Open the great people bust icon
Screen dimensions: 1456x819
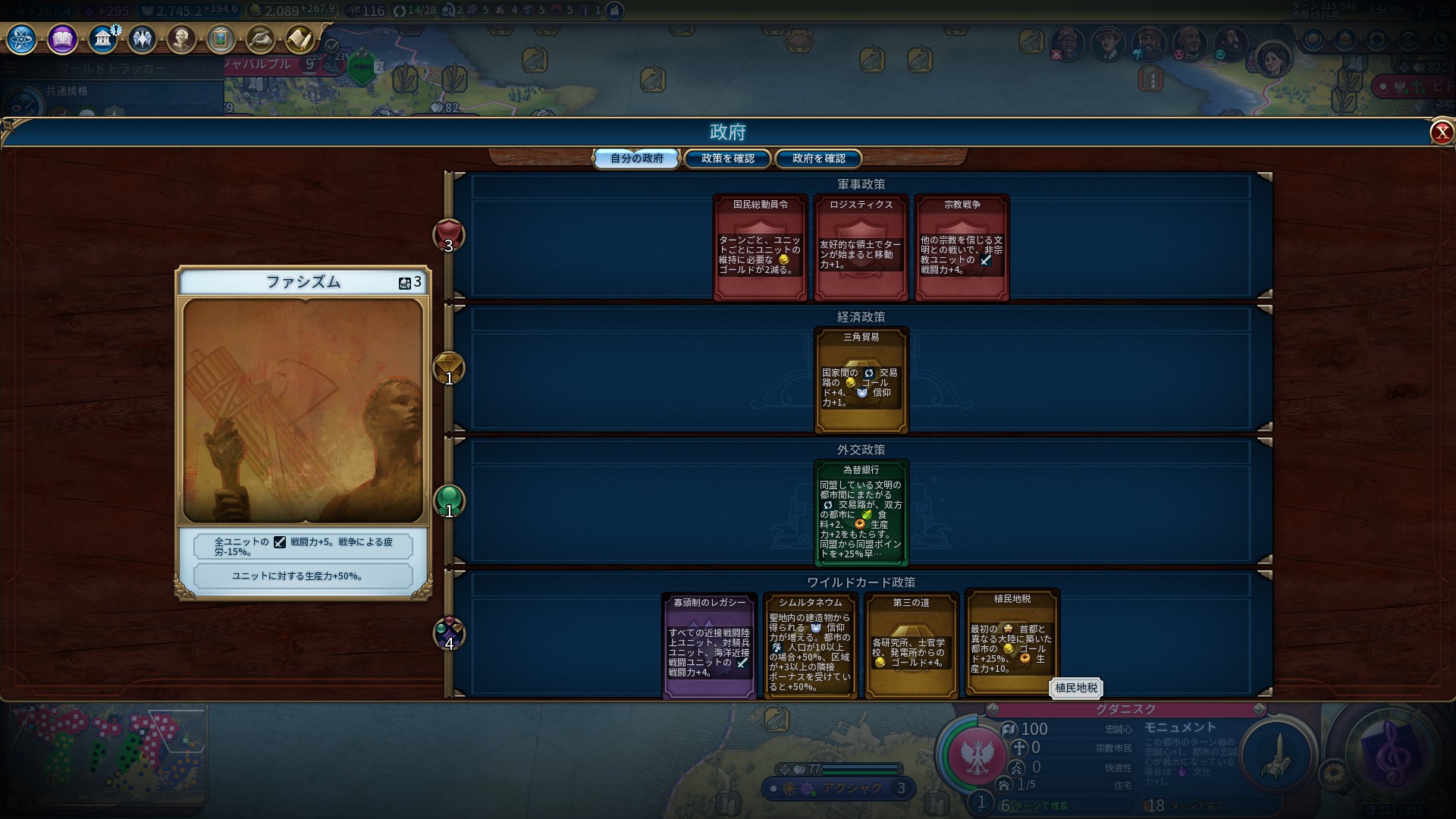point(181,39)
